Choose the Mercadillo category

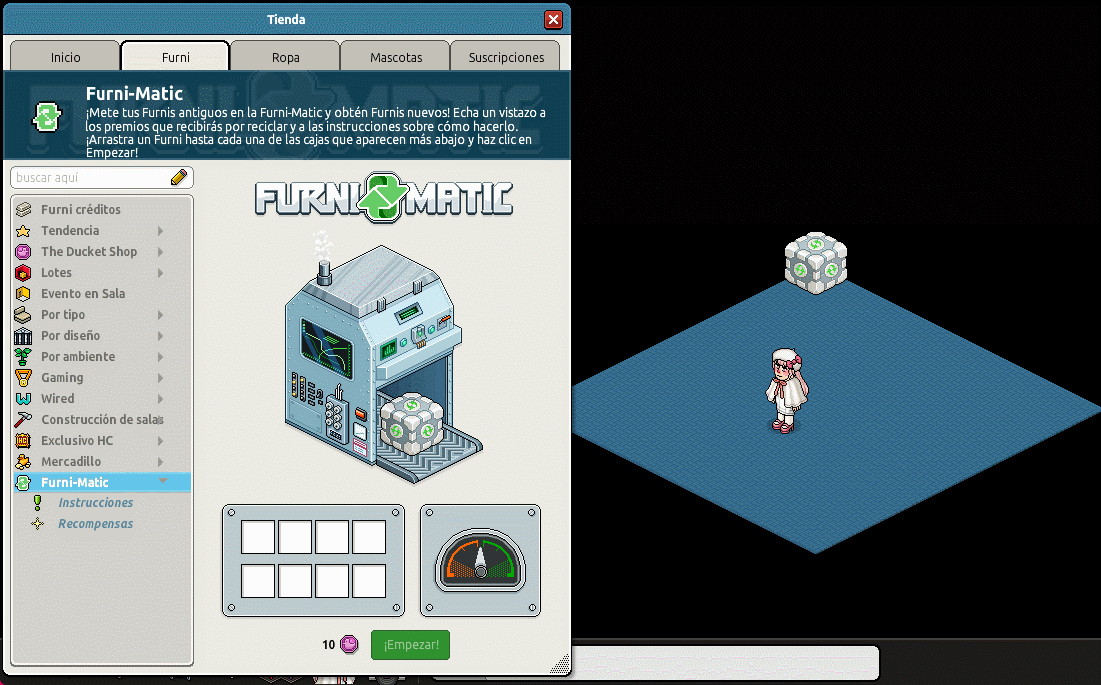coord(71,462)
